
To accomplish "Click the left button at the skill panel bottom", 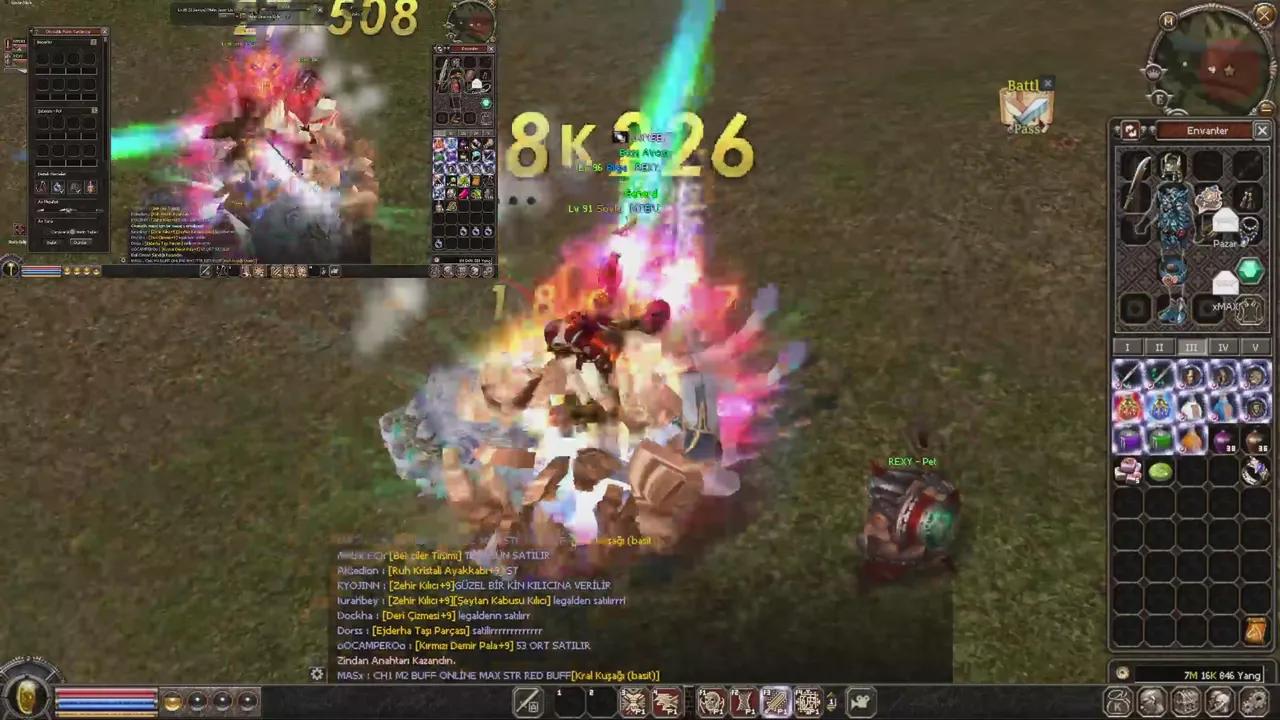I will click(x=53, y=240).
